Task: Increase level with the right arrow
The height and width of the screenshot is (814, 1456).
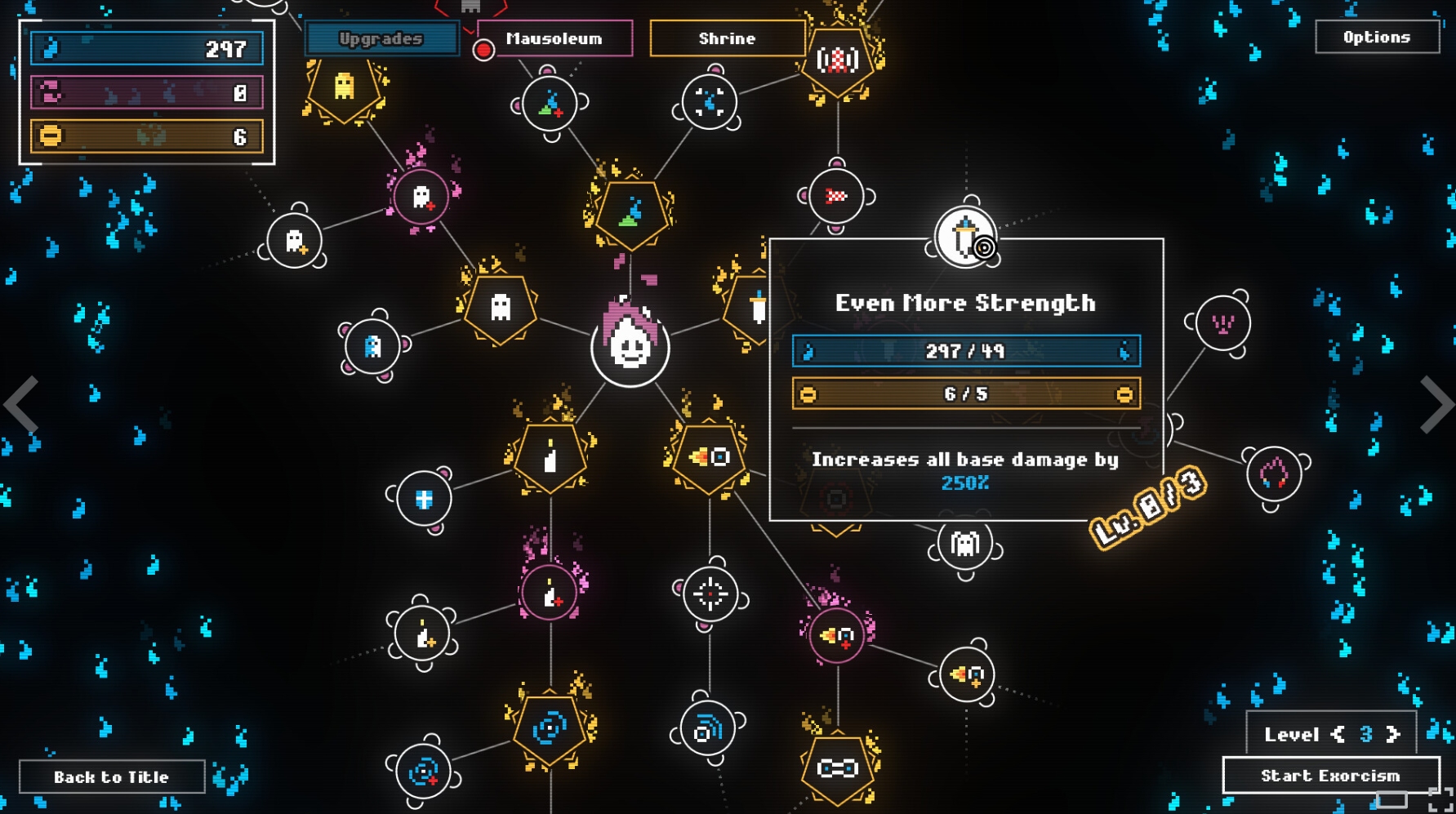Action: 1393,734
